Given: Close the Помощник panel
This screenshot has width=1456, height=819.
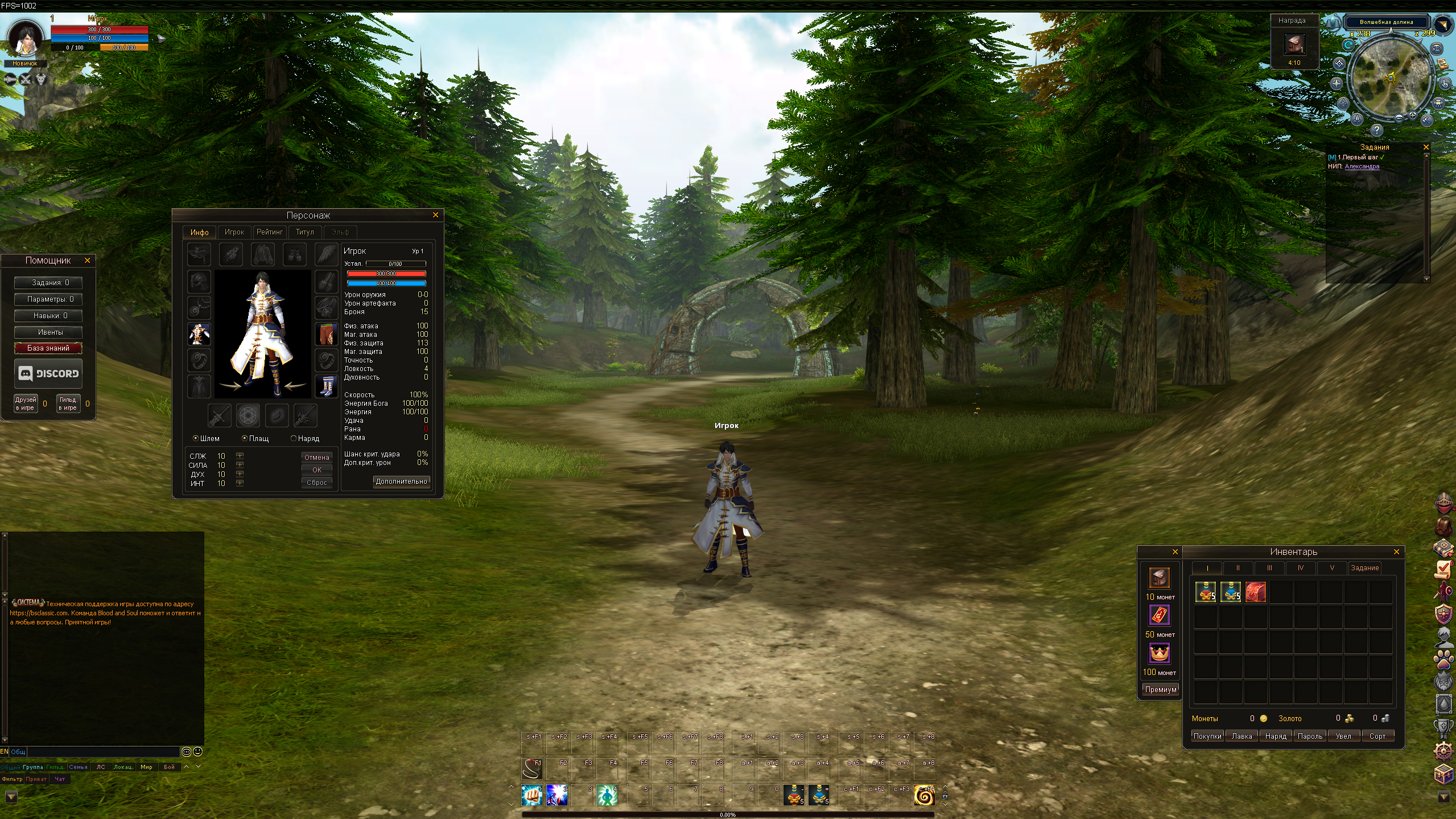Looking at the screenshot, I should click(87, 260).
